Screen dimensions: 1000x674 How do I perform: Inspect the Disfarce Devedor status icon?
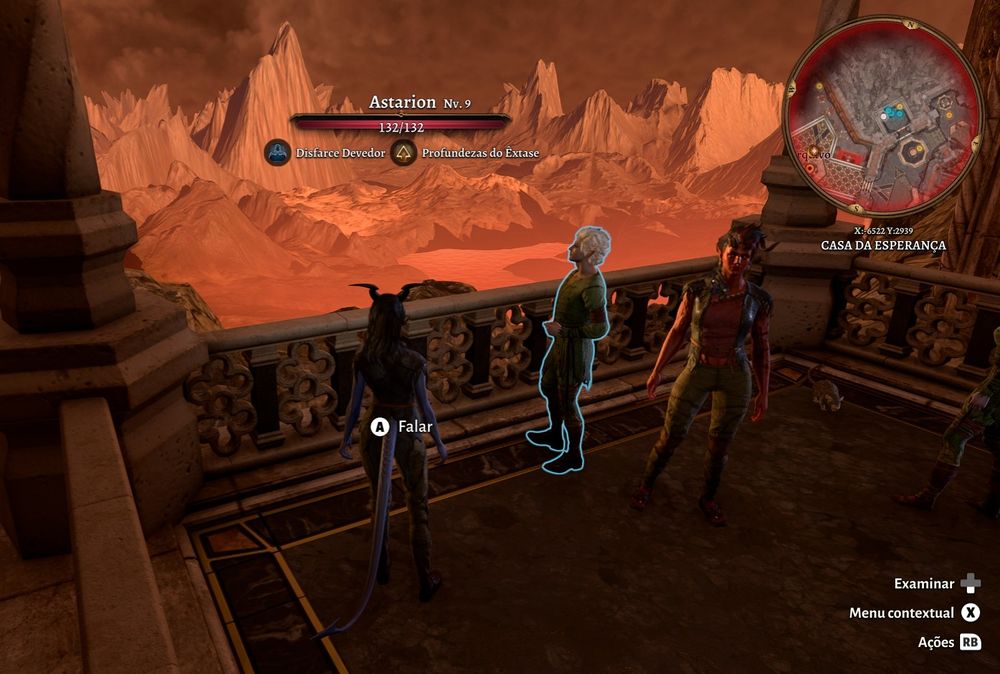coord(277,154)
